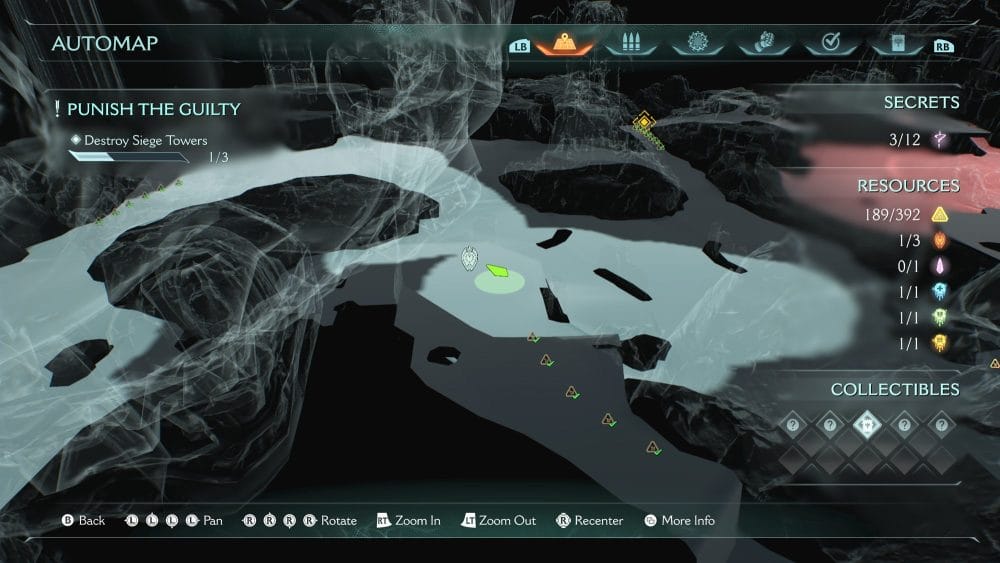Select the orange demonic resource icon

click(939, 240)
